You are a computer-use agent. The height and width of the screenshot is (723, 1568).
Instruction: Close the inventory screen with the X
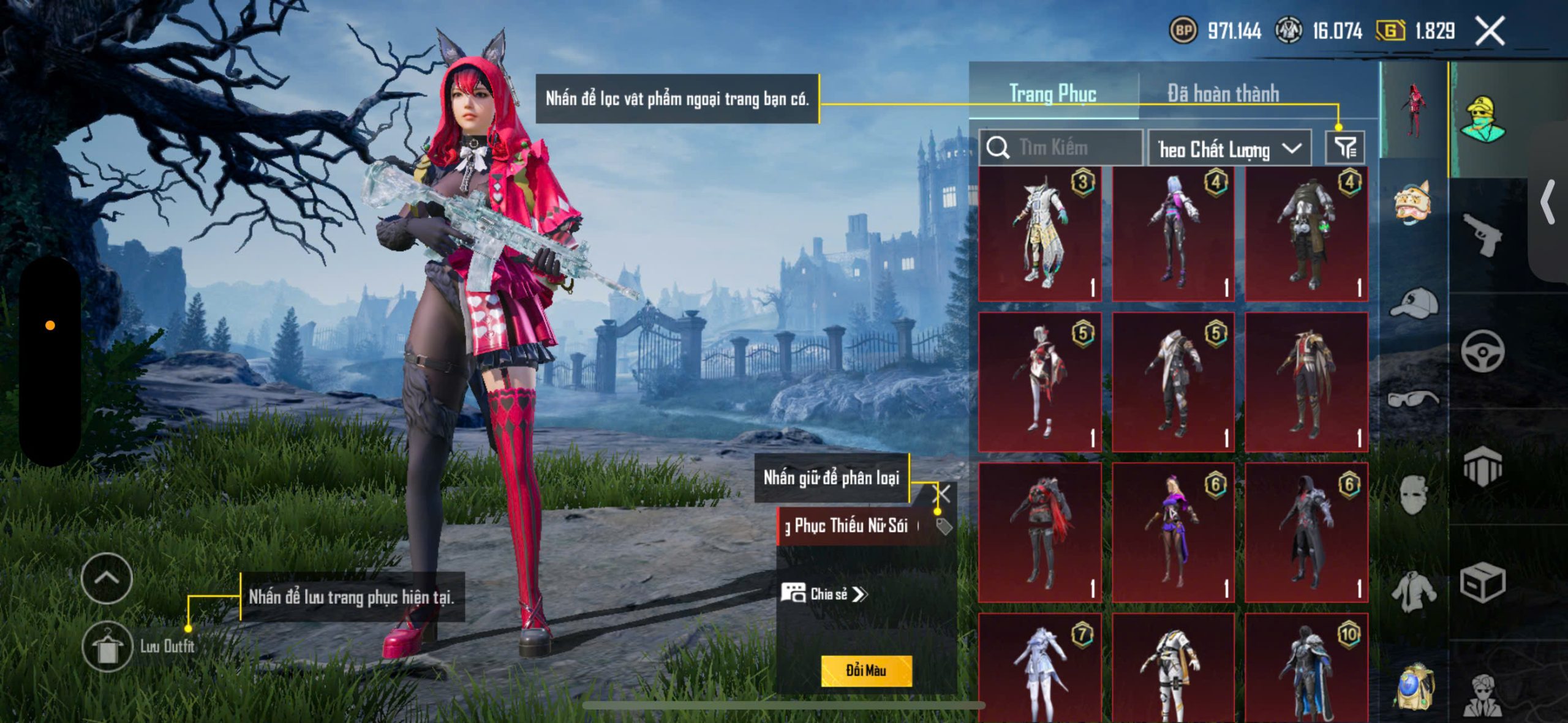[x=1490, y=31]
